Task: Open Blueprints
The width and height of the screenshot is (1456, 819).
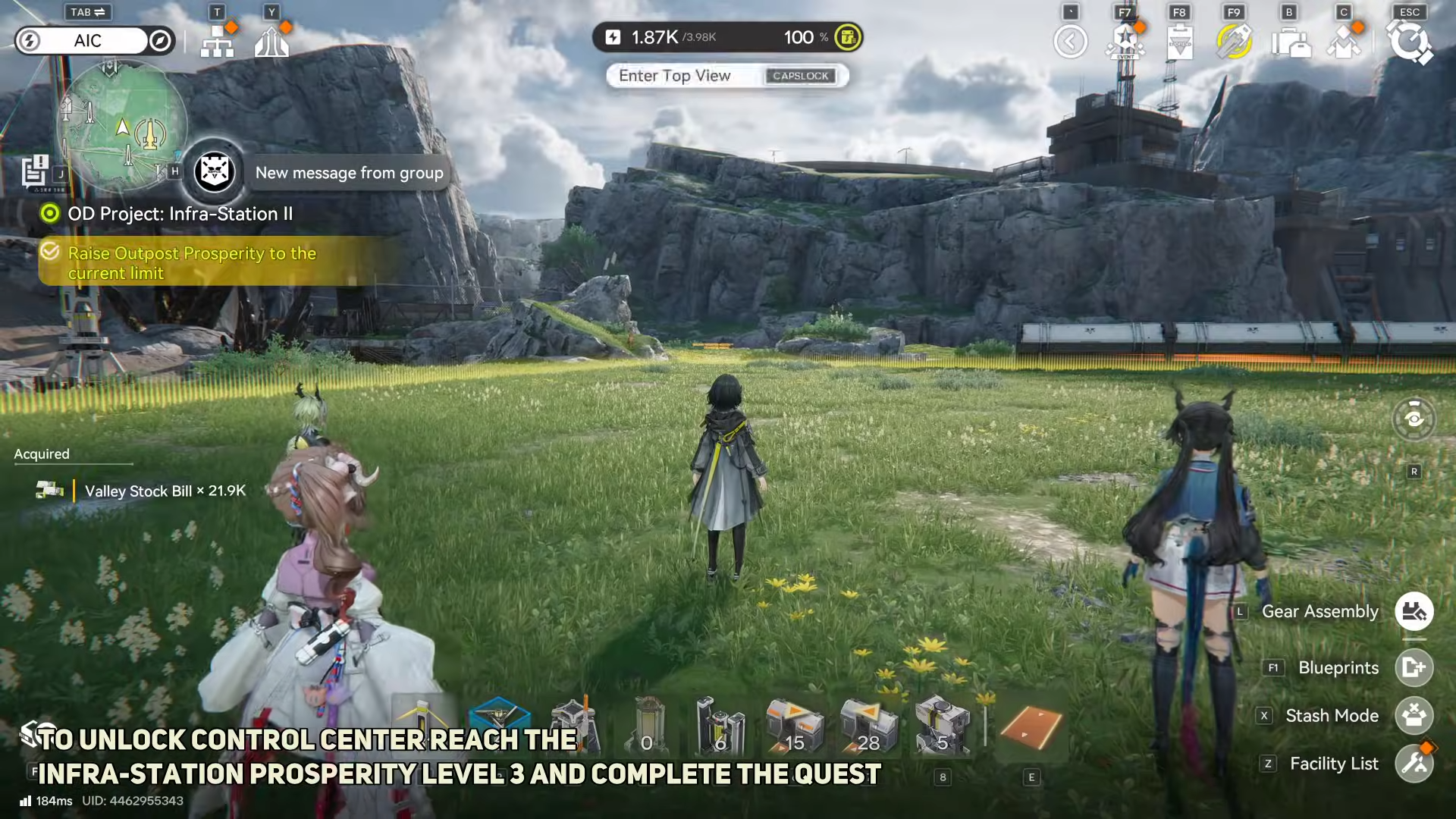Action: (x=1414, y=667)
